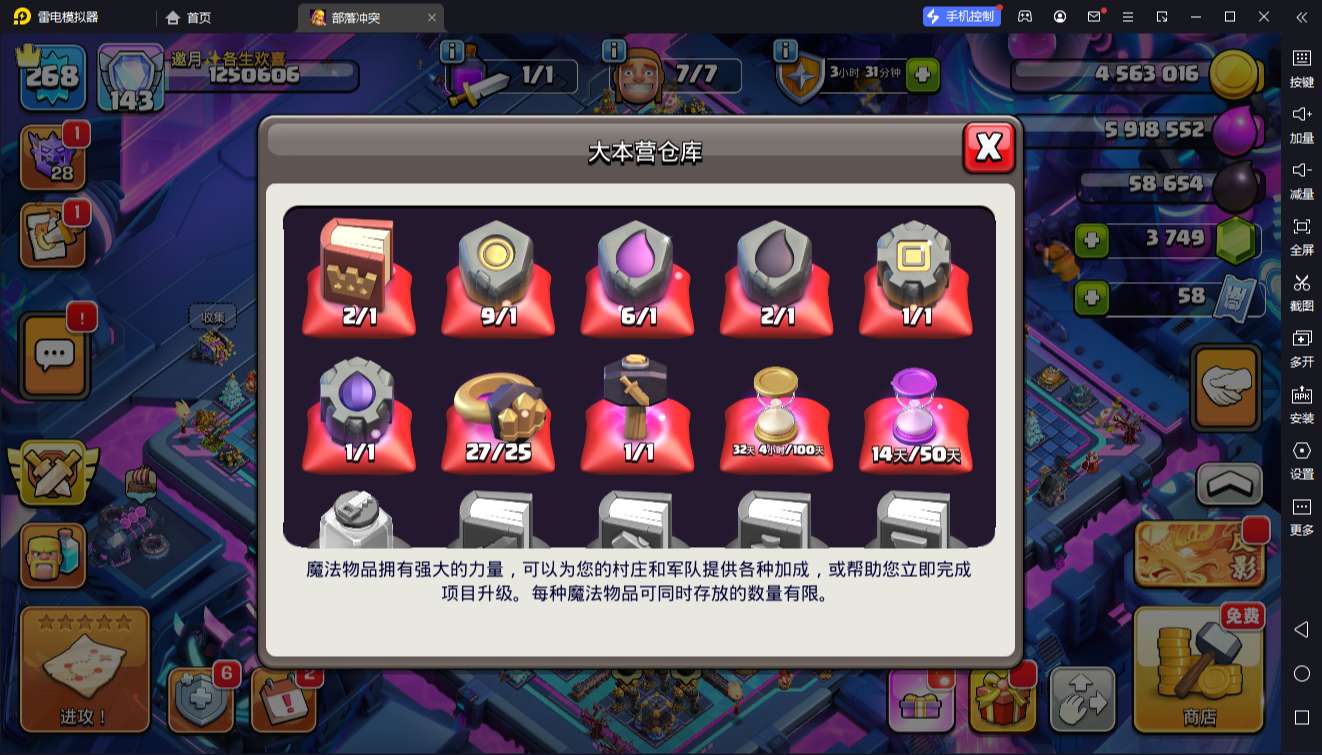Select the 部落冲突 game tab
Screen dimensions: 1322x755
(345, 17)
